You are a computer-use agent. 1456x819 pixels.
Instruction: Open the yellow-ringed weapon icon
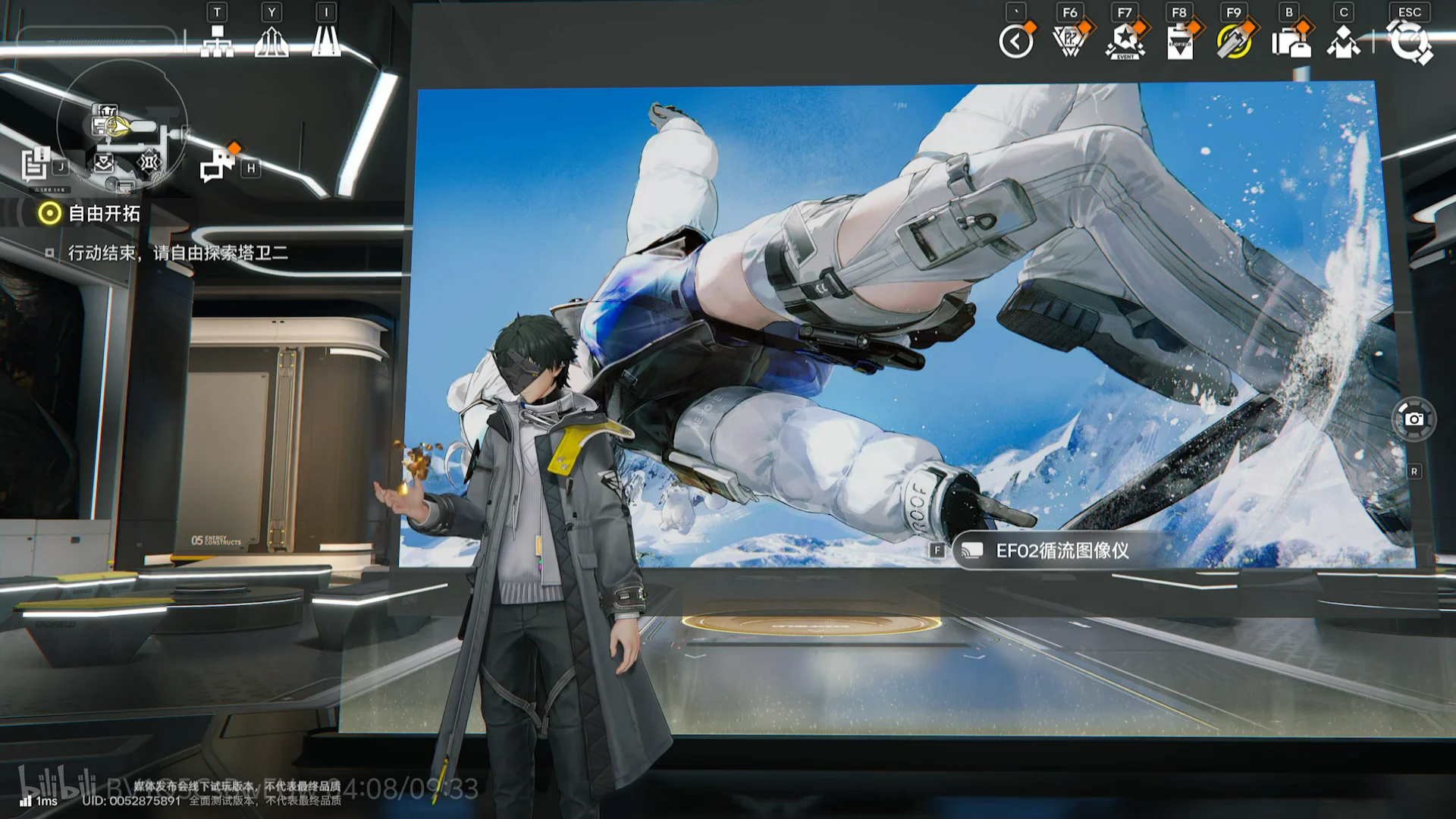tap(1235, 41)
